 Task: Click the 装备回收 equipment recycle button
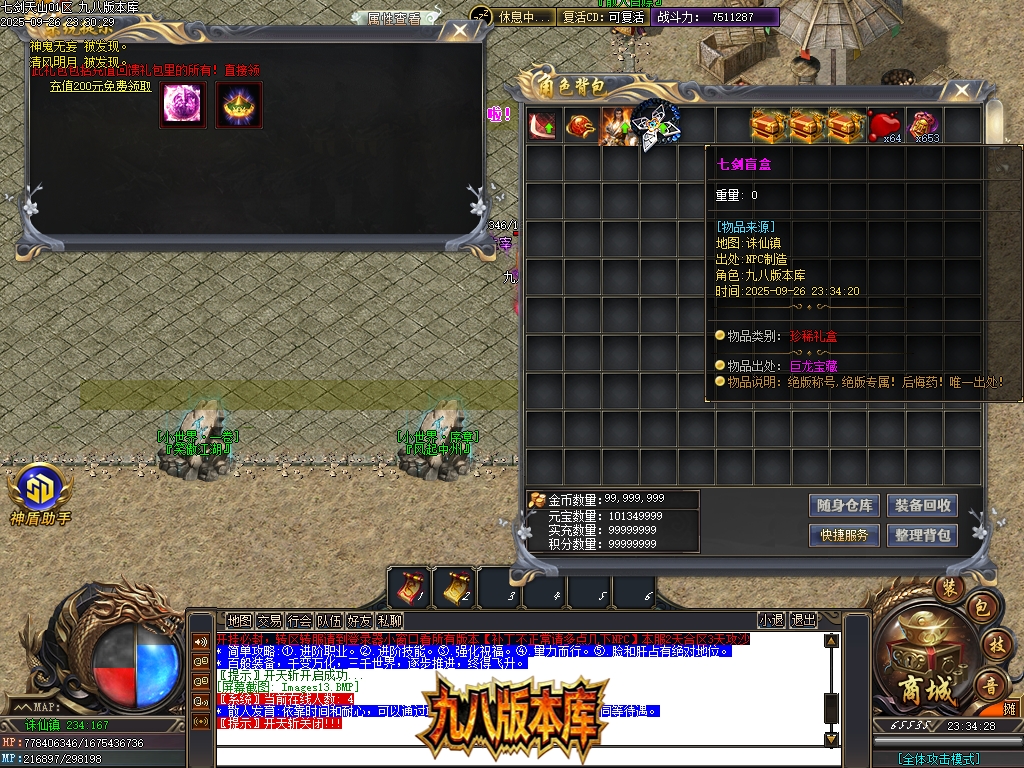(922, 505)
